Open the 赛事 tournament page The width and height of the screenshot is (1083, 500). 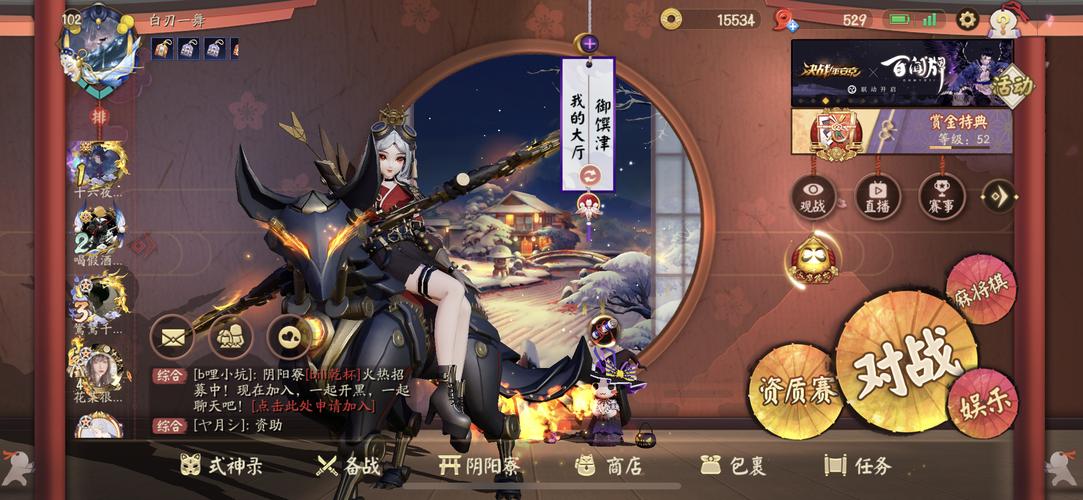click(941, 195)
